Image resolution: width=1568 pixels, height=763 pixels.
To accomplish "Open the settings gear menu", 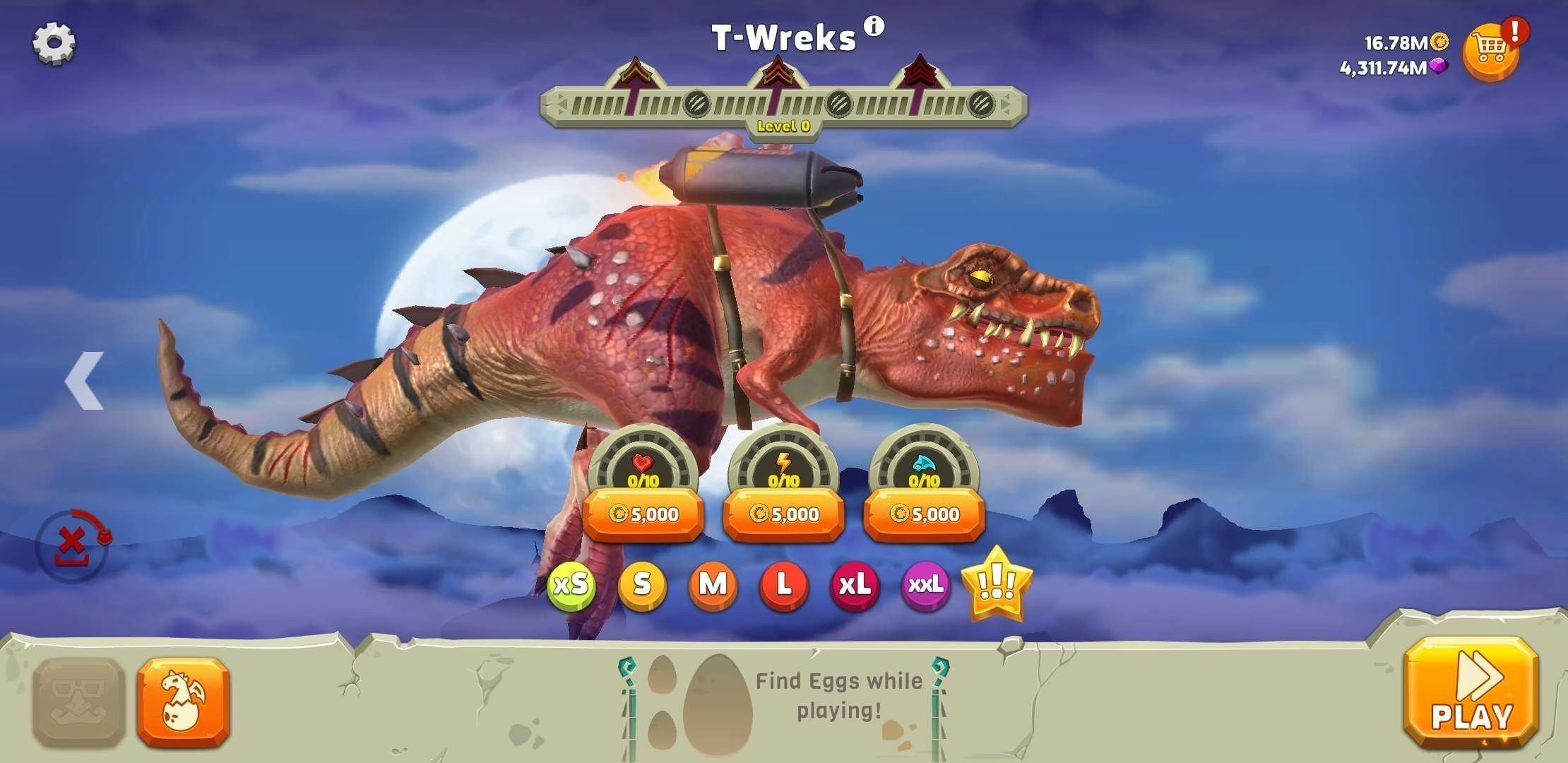I will point(54,43).
